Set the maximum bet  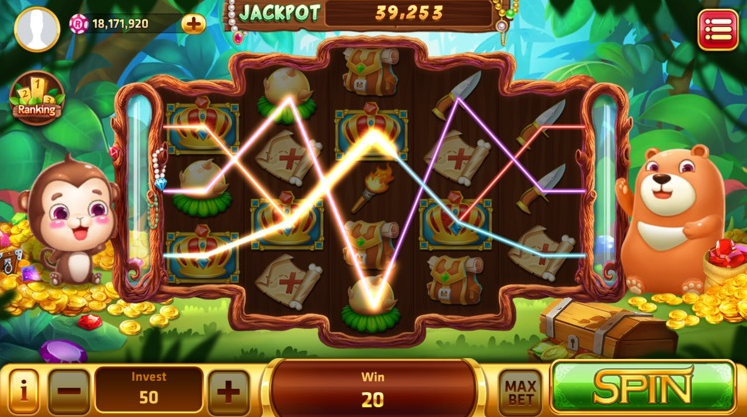point(520,390)
